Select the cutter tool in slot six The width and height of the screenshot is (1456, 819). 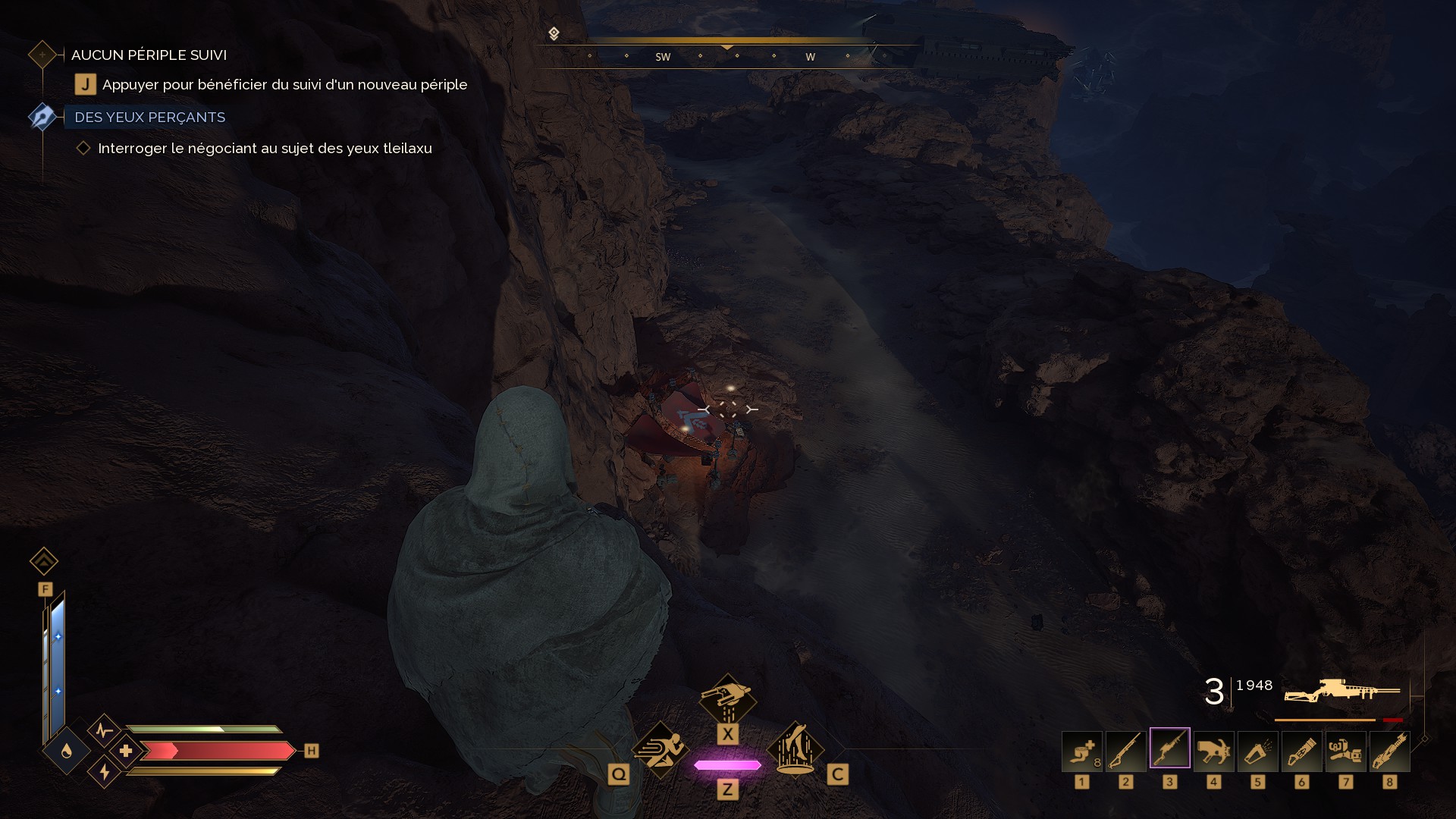click(x=1301, y=751)
